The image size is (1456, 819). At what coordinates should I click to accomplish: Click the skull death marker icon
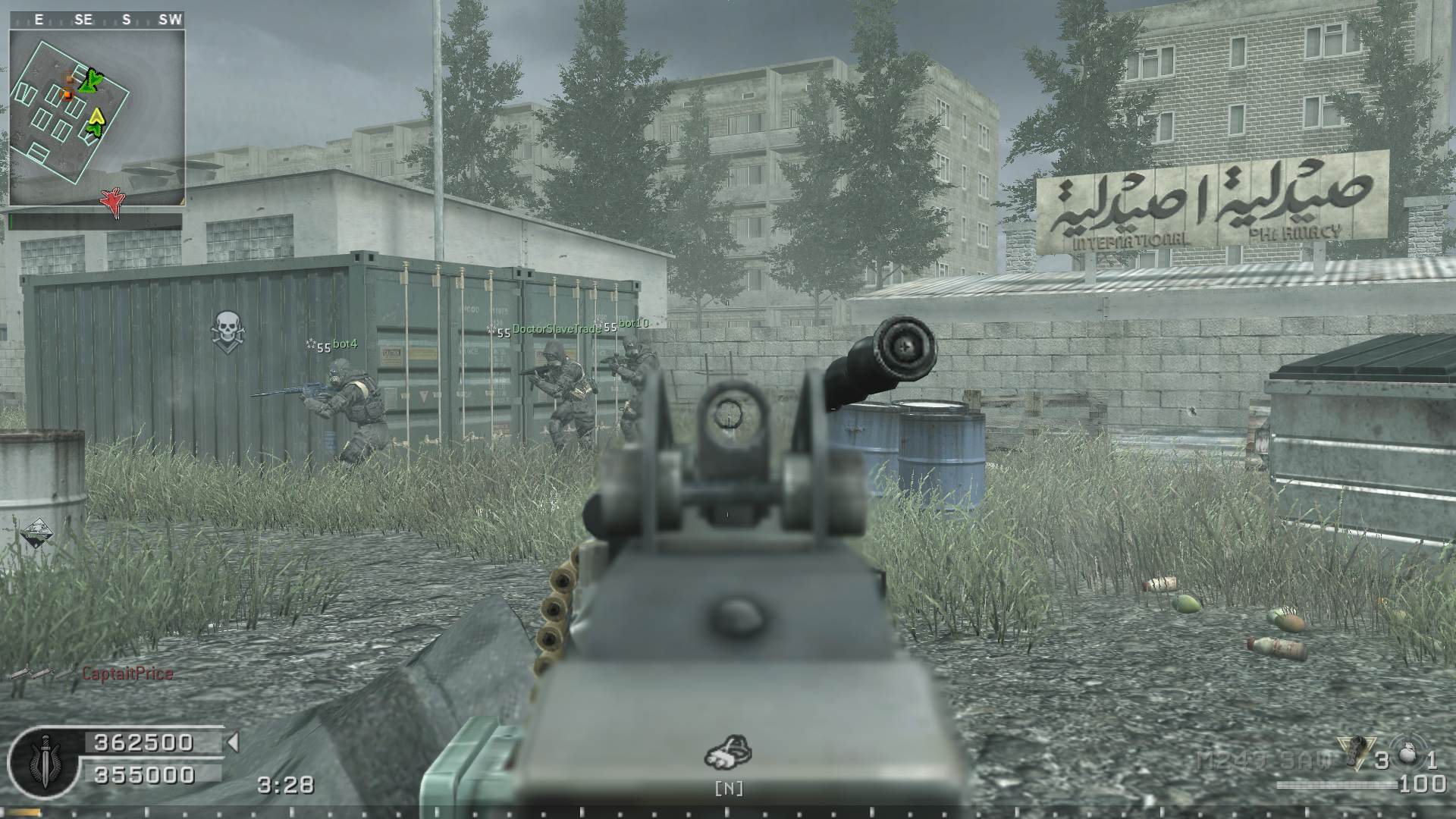(x=225, y=331)
